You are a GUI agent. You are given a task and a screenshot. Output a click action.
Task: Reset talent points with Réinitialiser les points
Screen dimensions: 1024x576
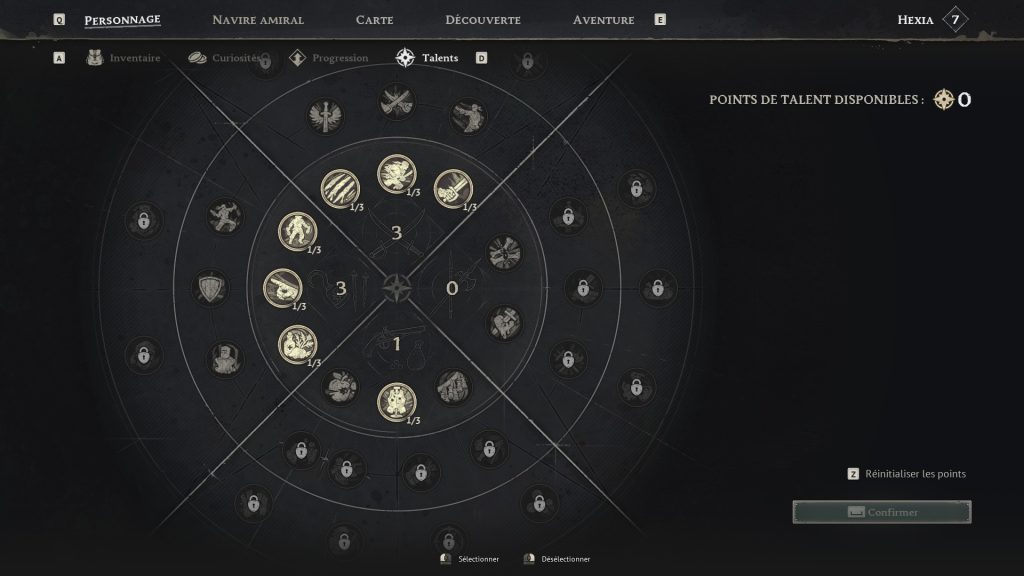[x=915, y=474]
